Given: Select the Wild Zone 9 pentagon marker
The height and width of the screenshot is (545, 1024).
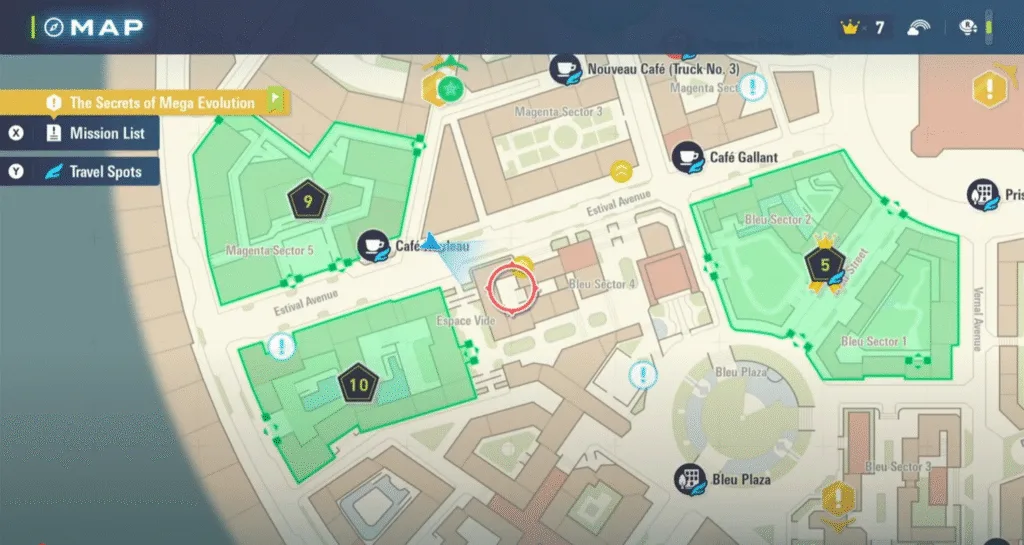Looking at the screenshot, I should click(x=307, y=202).
